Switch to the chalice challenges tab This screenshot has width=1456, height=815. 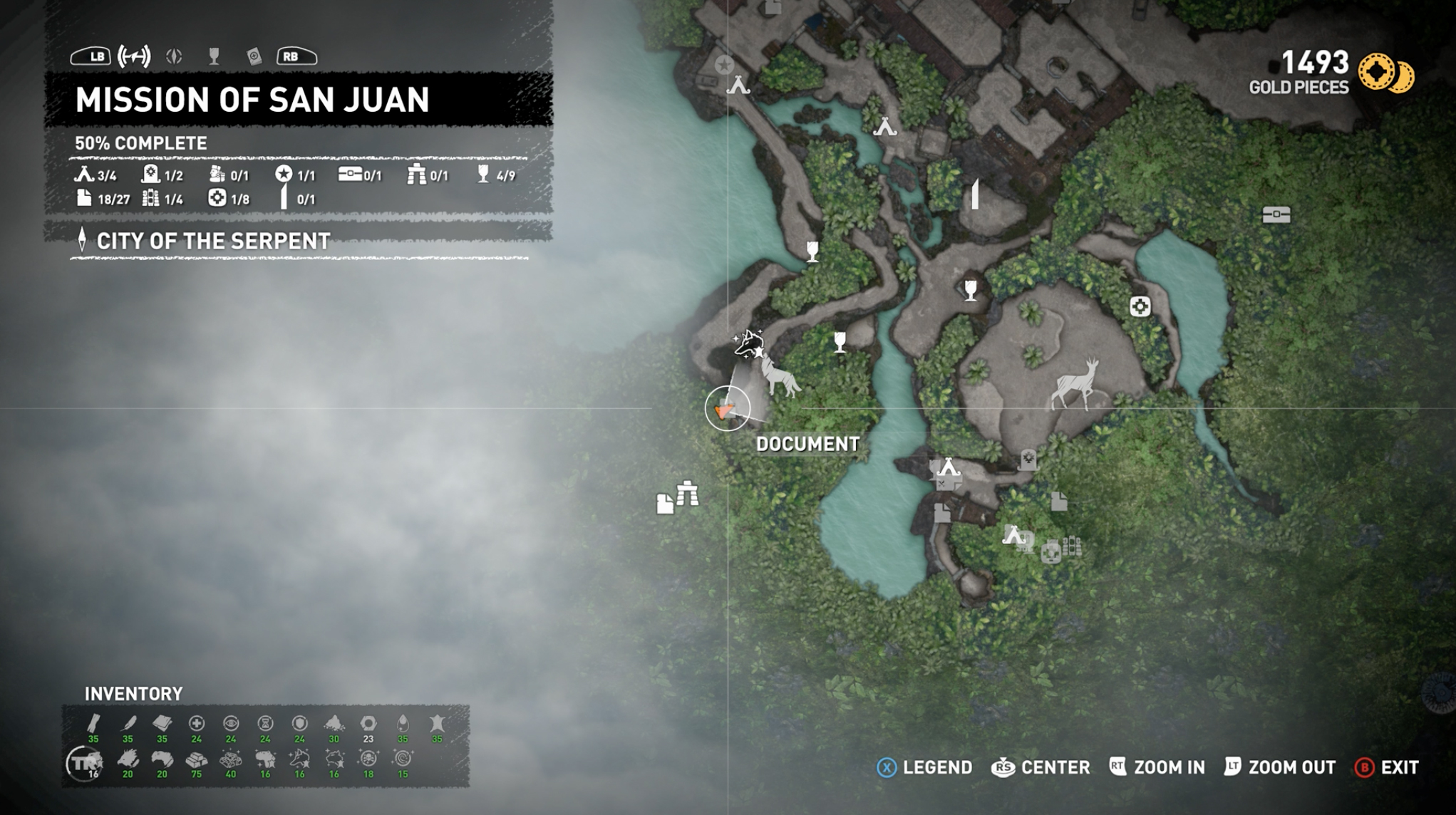[x=214, y=56]
